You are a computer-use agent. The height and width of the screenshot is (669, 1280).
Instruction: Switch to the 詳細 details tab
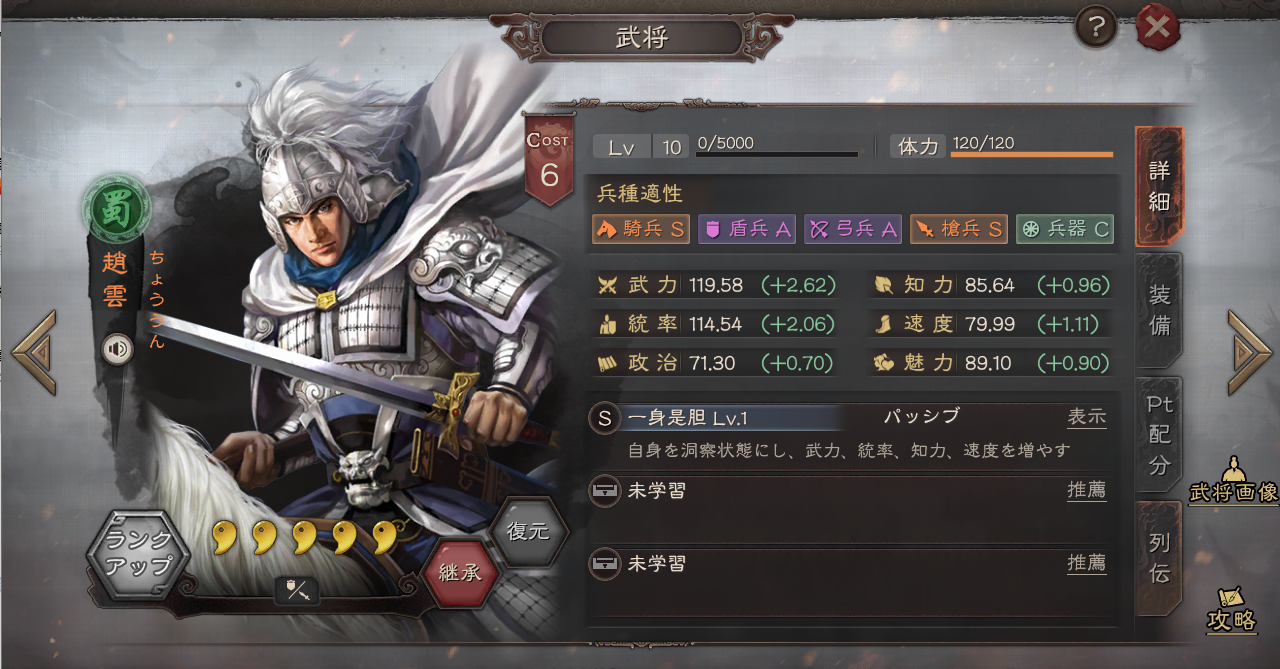click(x=1159, y=185)
